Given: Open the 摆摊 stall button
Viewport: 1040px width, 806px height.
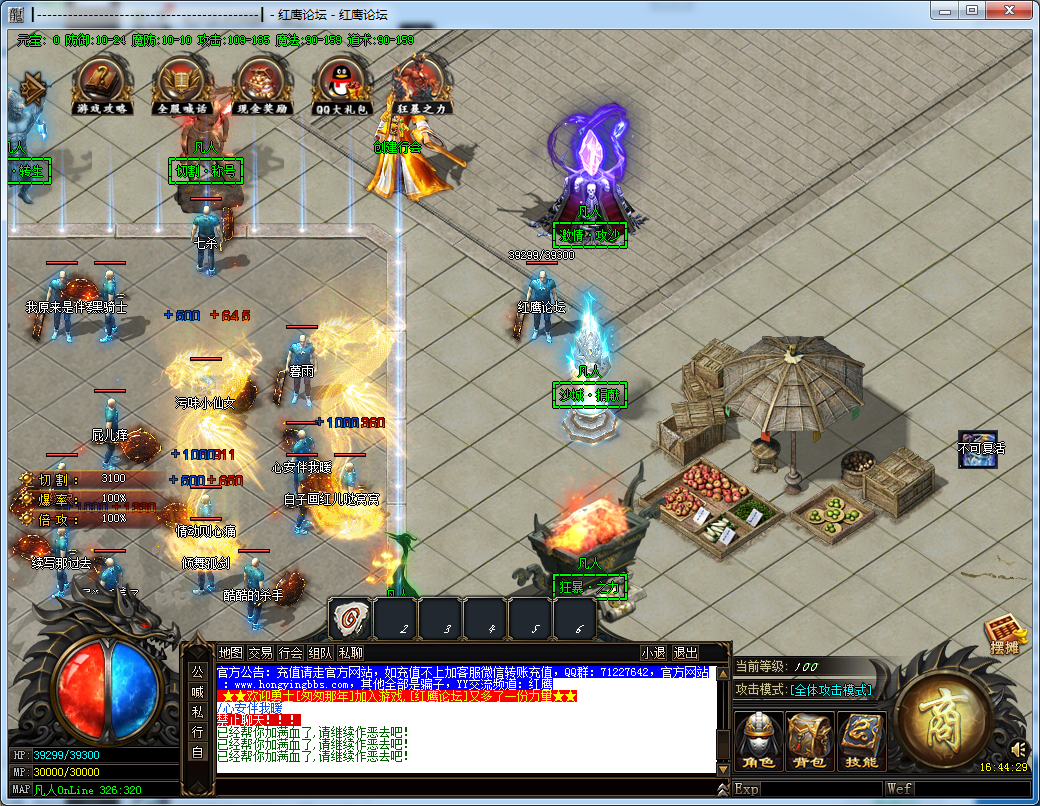Looking at the screenshot, I should pos(1007,636).
